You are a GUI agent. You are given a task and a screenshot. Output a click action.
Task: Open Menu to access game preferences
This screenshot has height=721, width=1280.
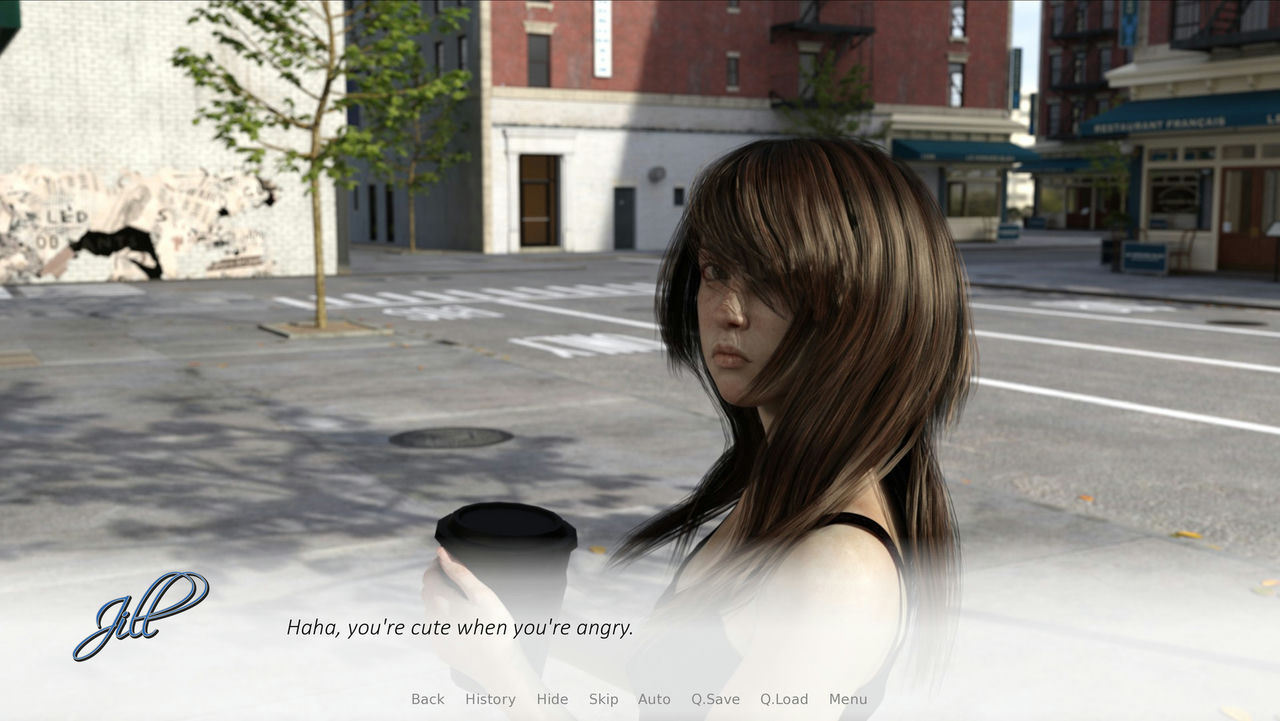[846, 699]
